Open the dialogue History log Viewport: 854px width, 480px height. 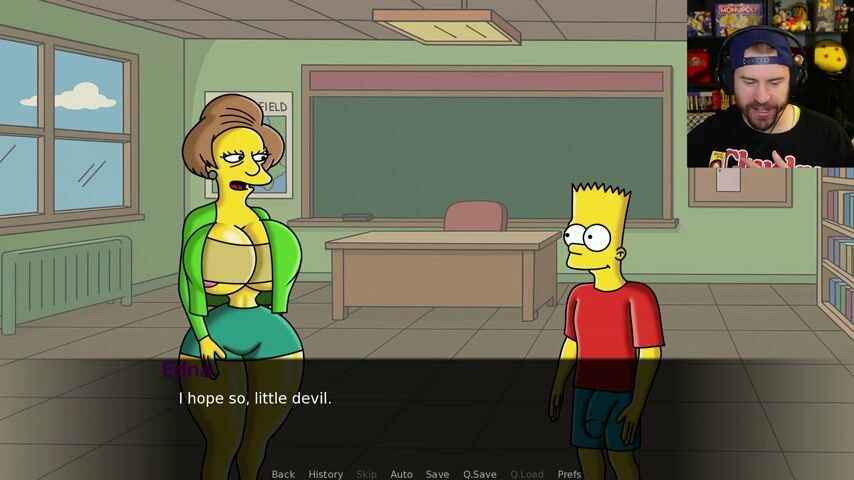tap(325, 474)
